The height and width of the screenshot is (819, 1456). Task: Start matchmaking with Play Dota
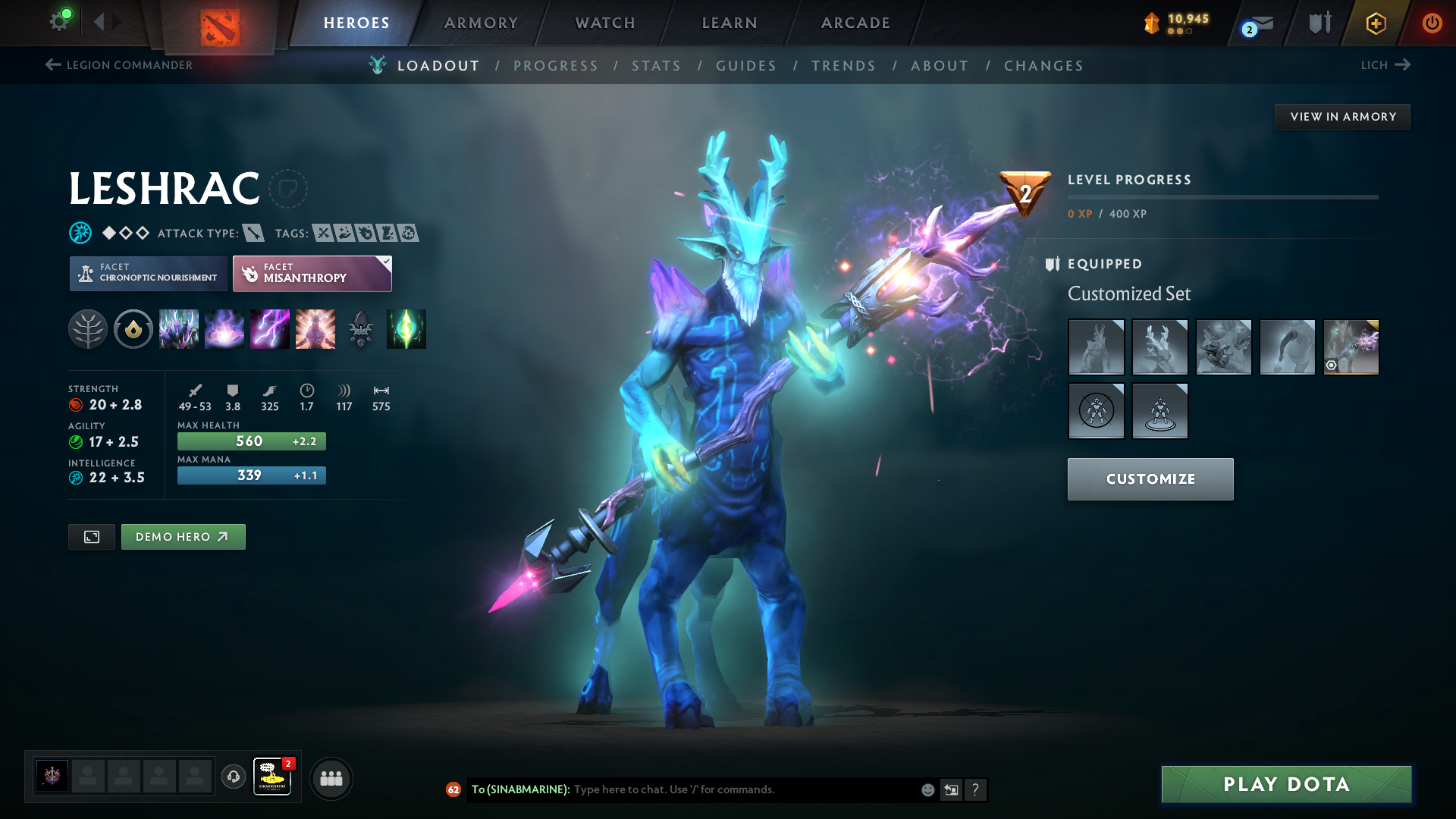(x=1286, y=784)
